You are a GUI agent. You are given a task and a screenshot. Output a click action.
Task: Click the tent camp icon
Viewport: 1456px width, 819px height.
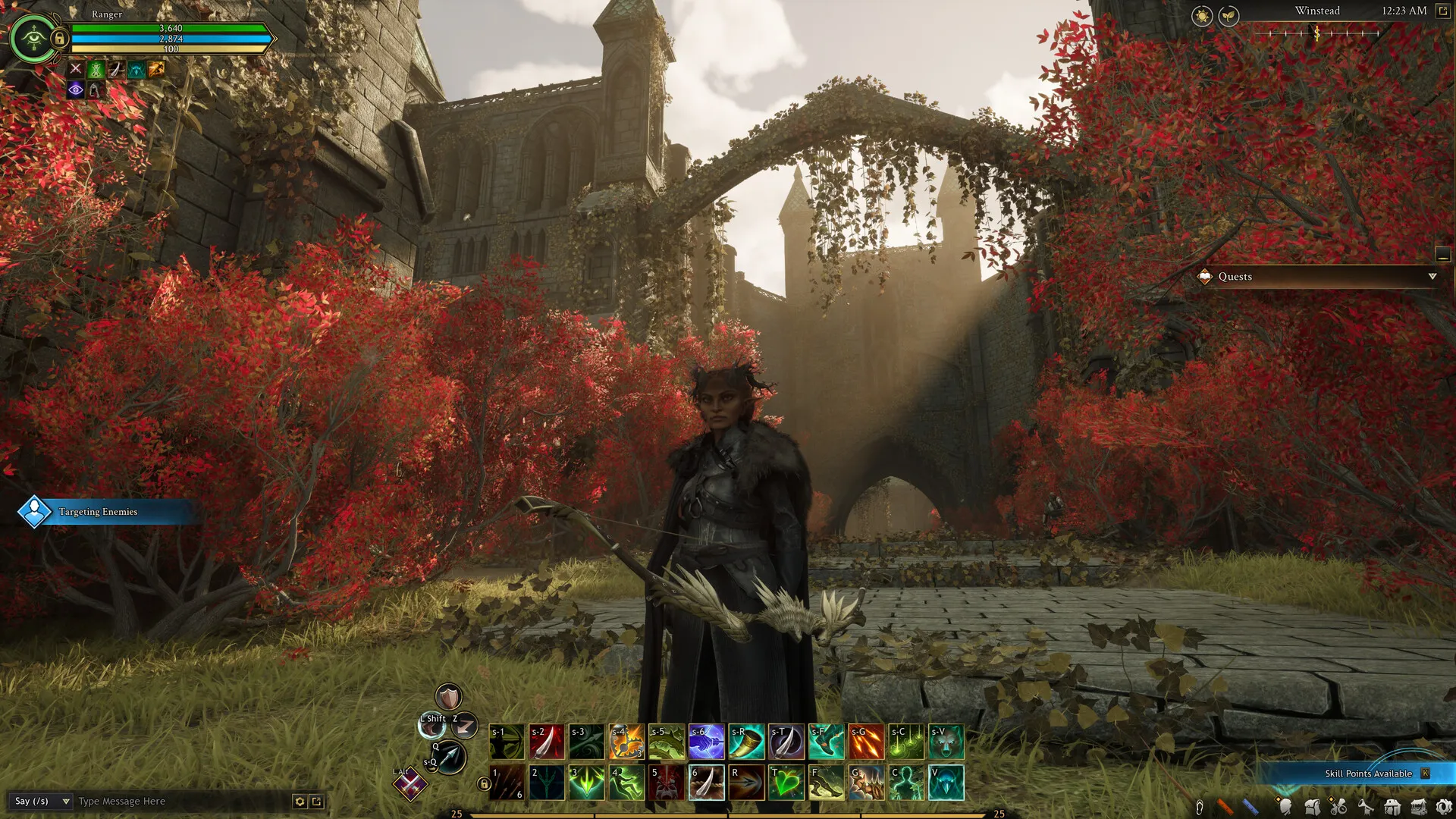(1391, 806)
